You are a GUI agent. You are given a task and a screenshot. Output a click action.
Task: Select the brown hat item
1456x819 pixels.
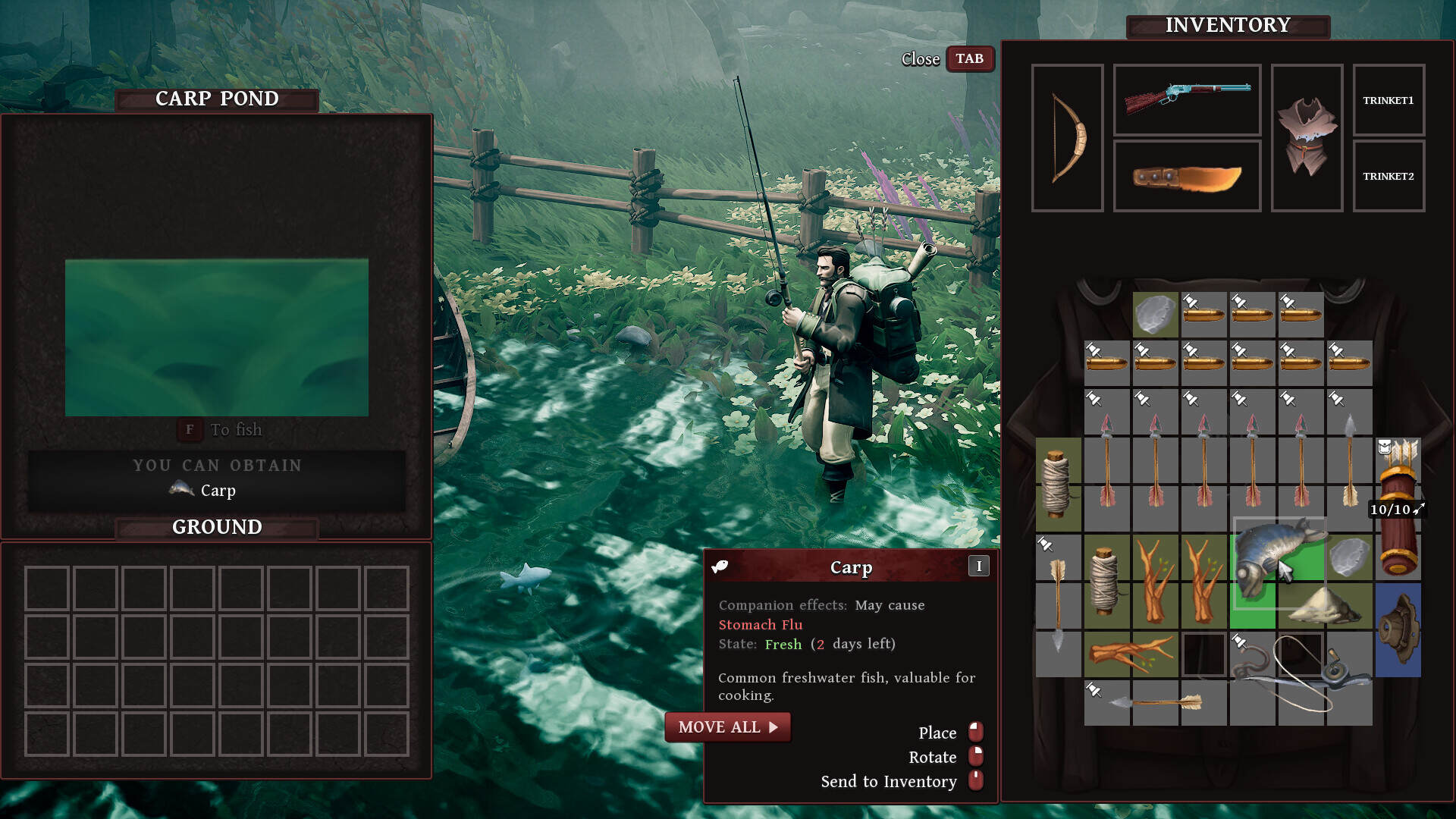[1398, 629]
